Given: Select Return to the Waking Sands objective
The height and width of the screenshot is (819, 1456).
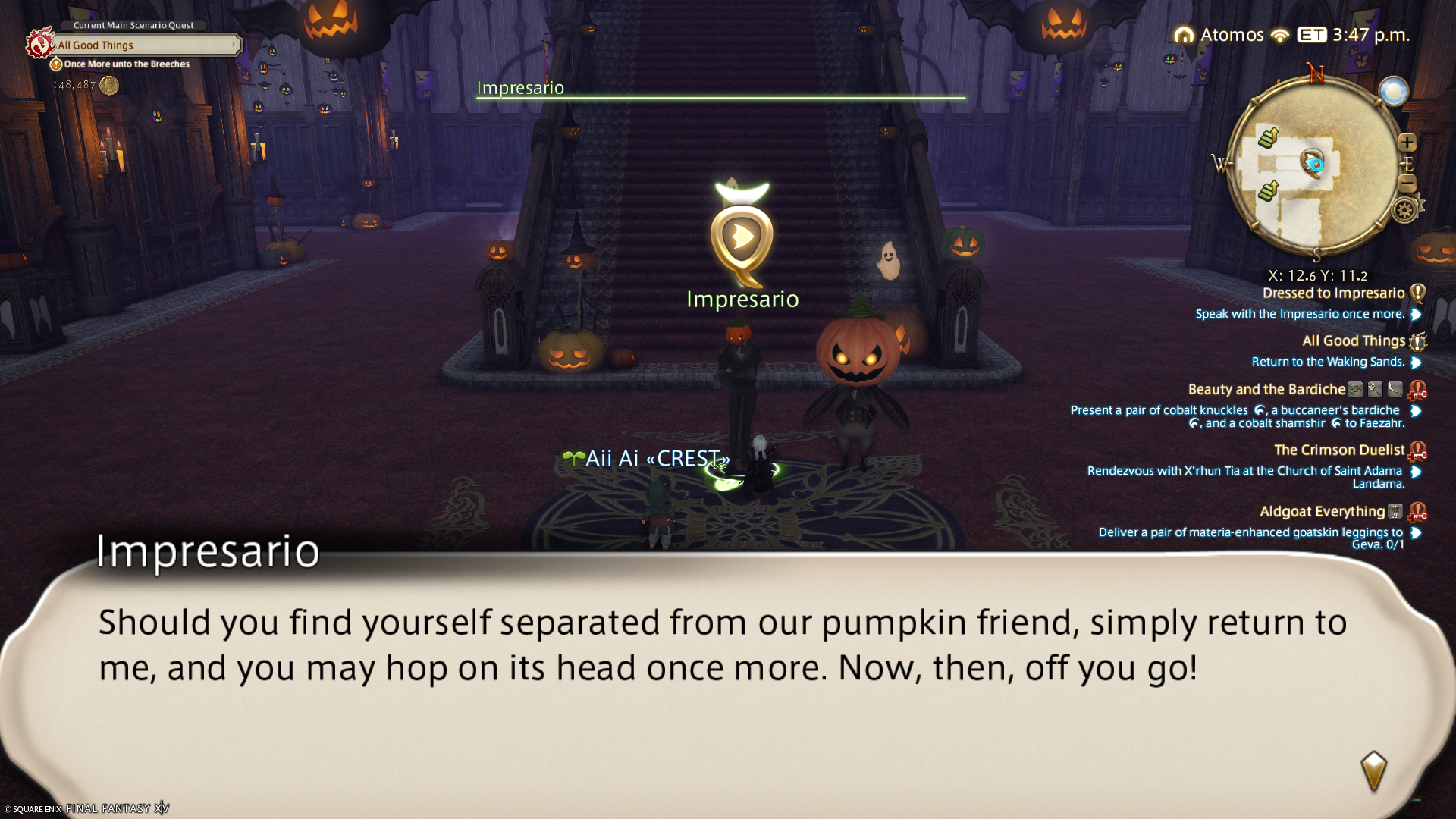Looking at the screenshot, I should 1328,362.
